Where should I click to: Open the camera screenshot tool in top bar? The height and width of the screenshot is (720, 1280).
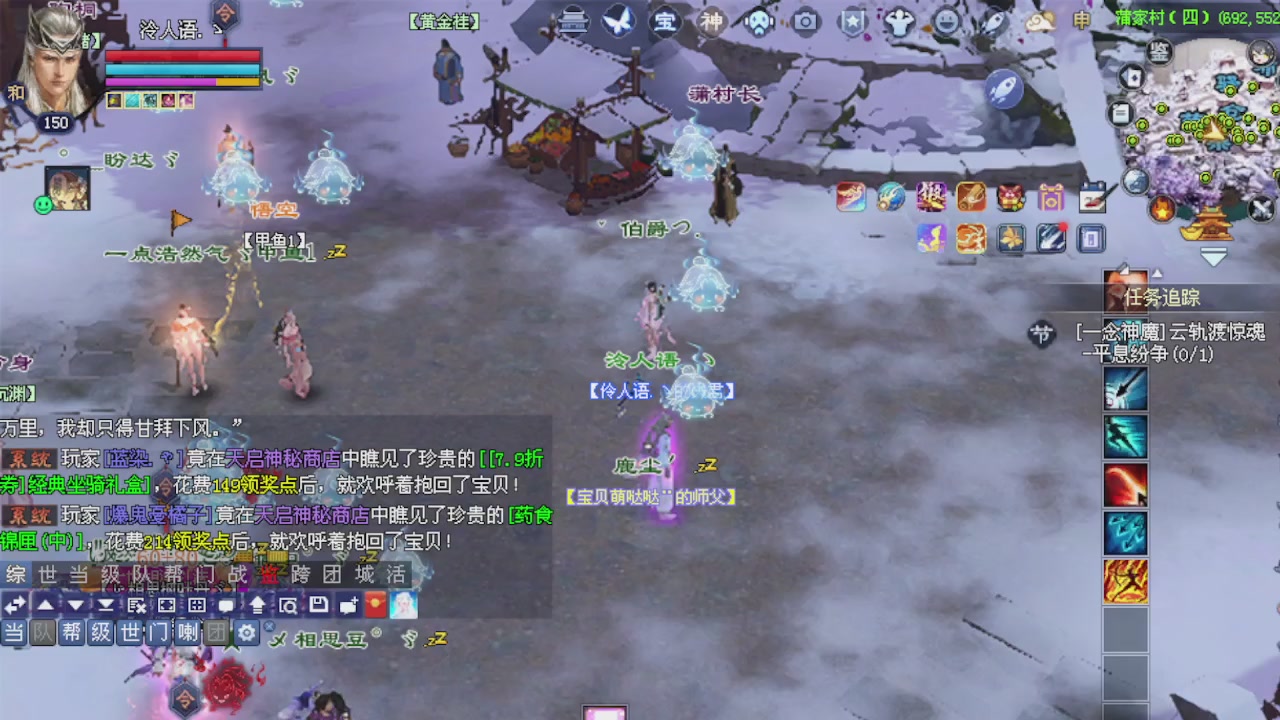803,21
